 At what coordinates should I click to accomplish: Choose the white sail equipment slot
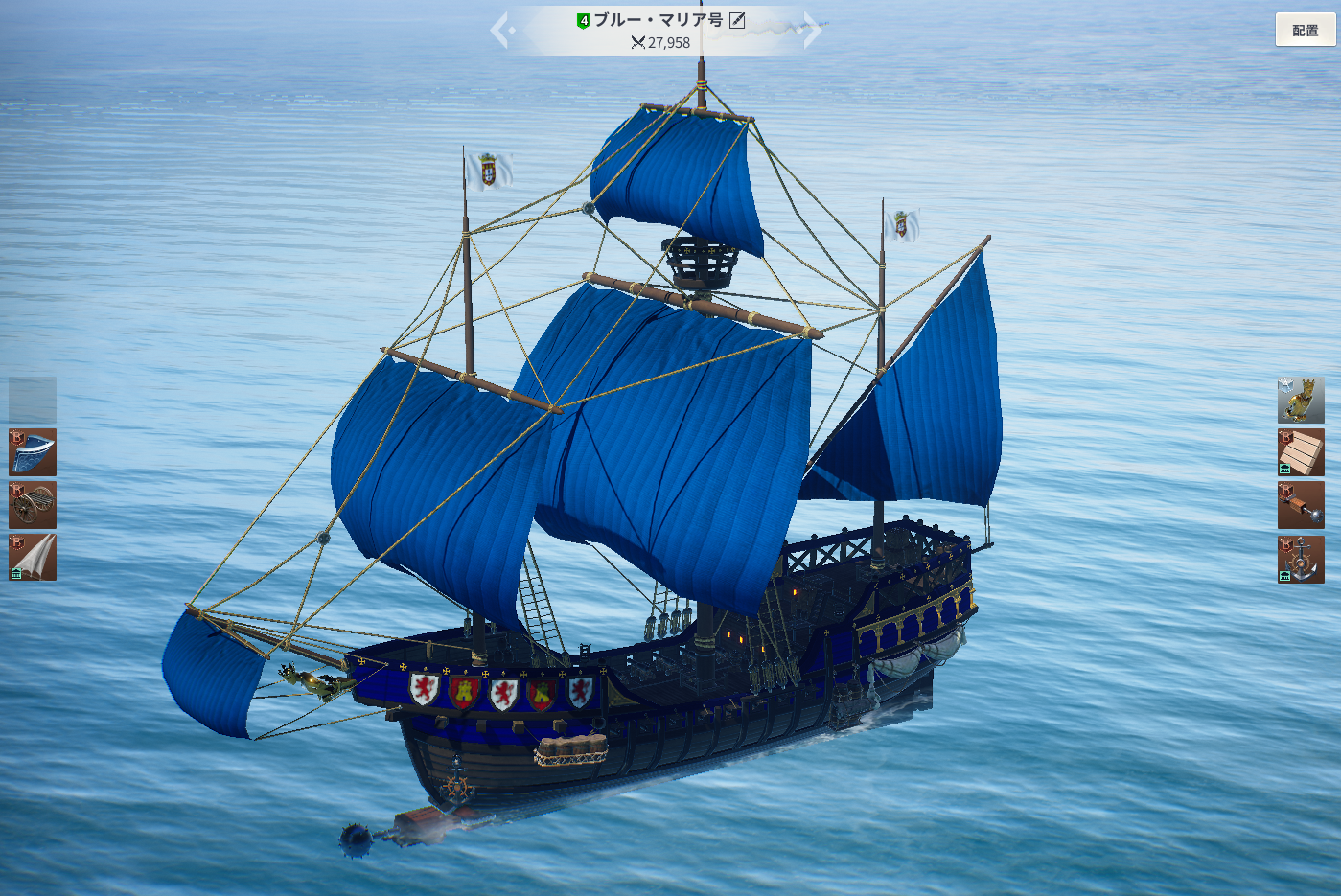coord(33,558)
